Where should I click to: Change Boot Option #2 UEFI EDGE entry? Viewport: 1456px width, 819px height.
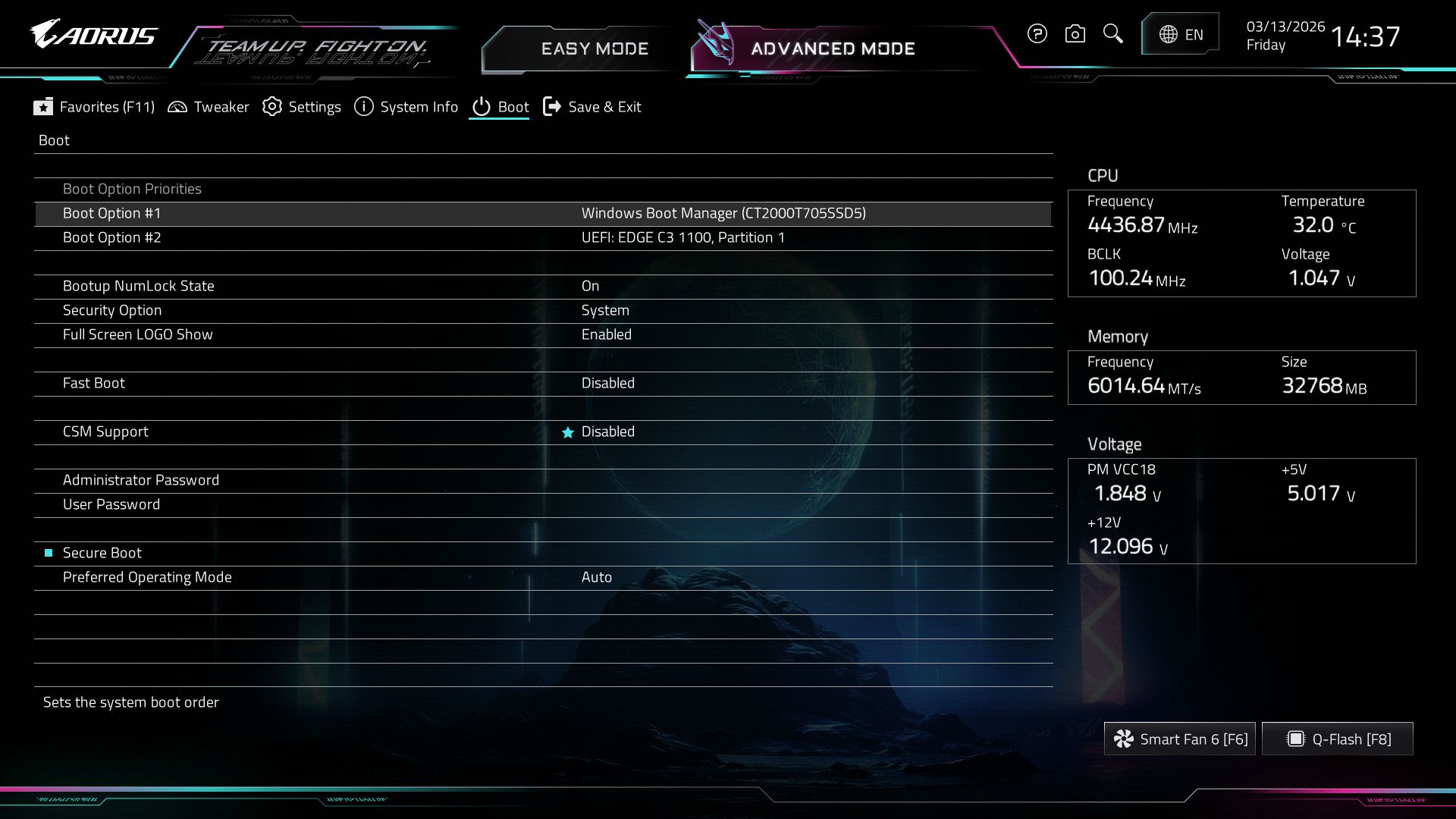tap(682, 237)
